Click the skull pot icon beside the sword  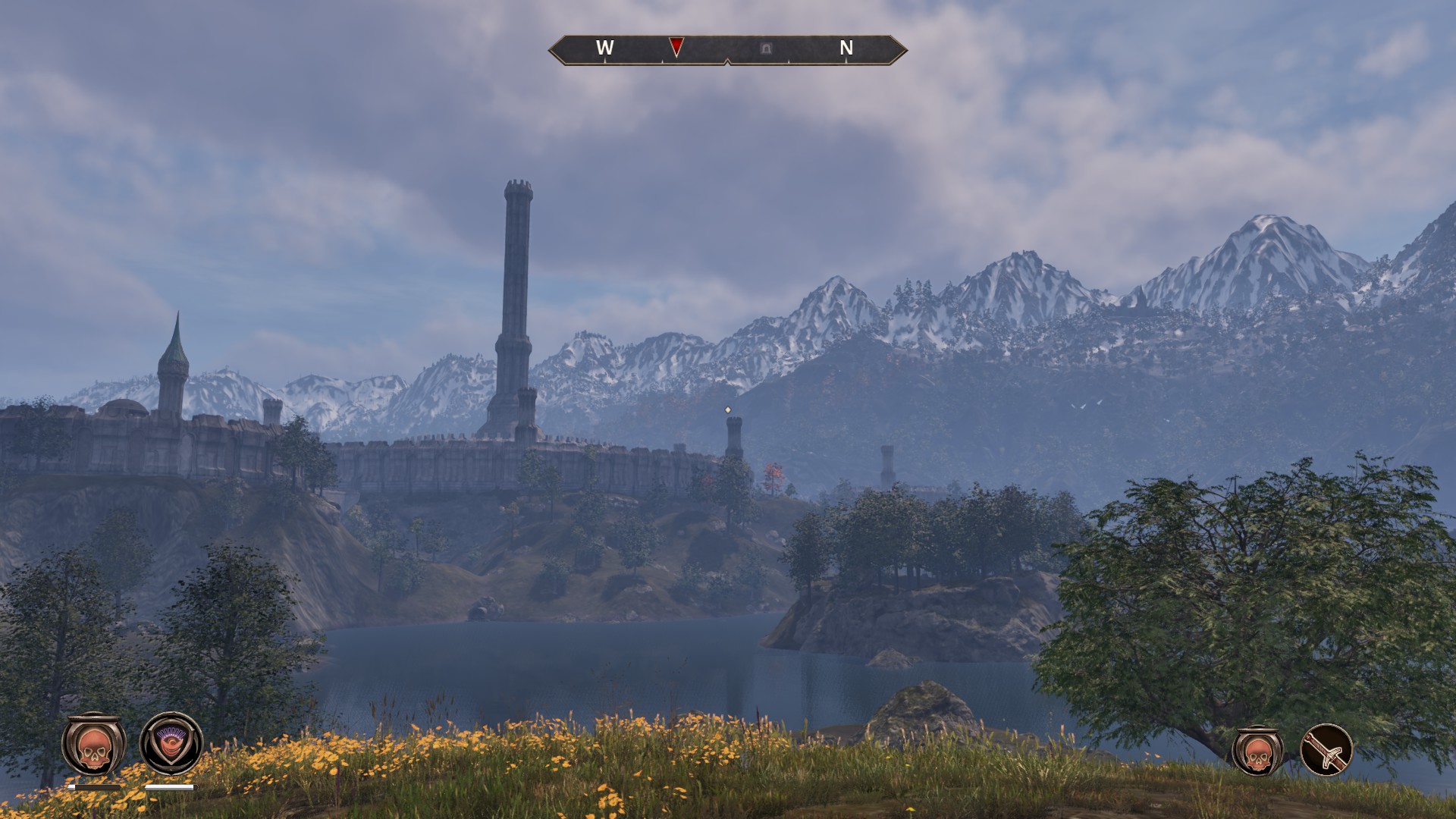pos(1258,750)
